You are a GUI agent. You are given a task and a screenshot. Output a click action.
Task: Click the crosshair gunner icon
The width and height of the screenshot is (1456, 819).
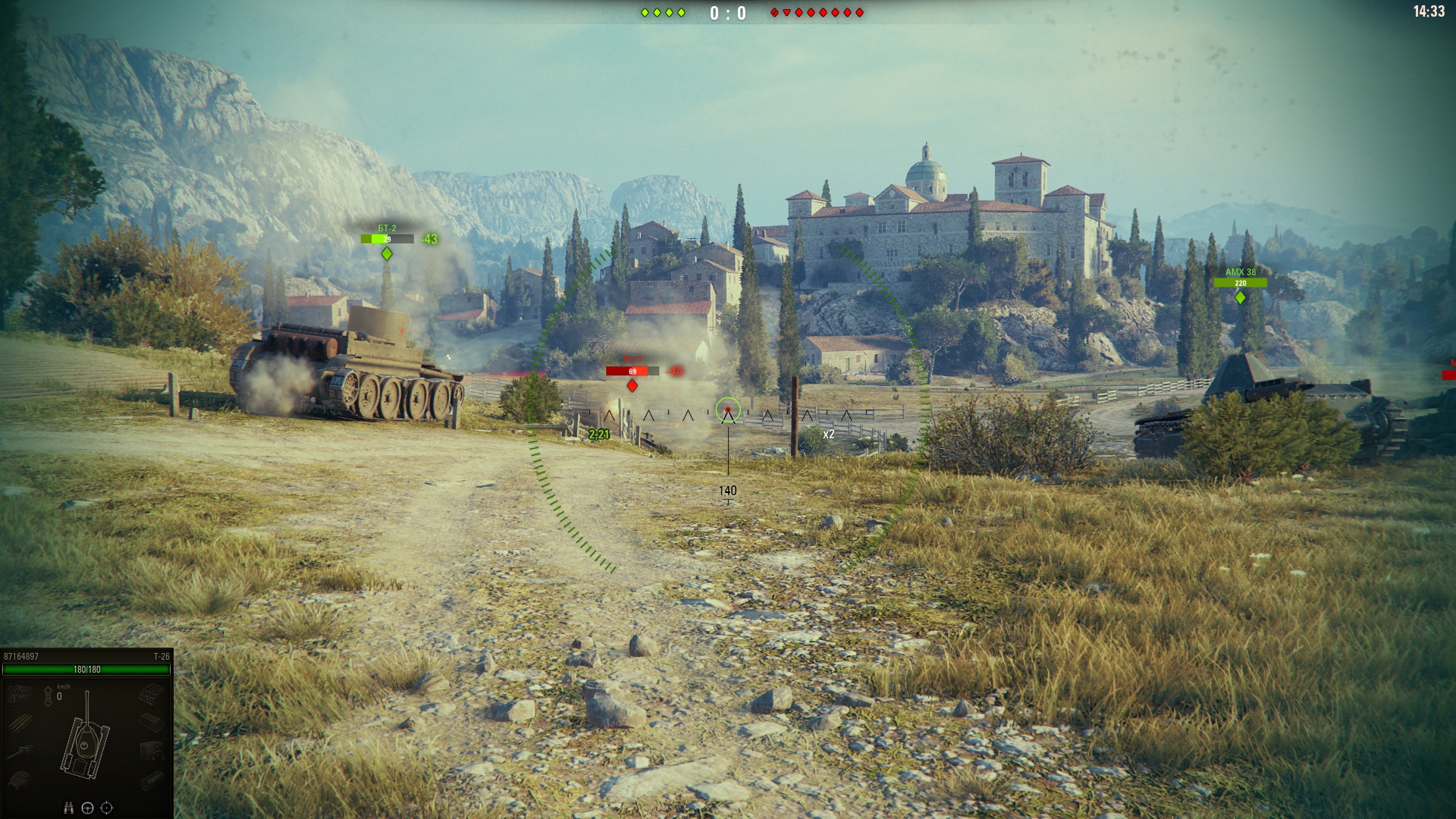coord(107,808)
